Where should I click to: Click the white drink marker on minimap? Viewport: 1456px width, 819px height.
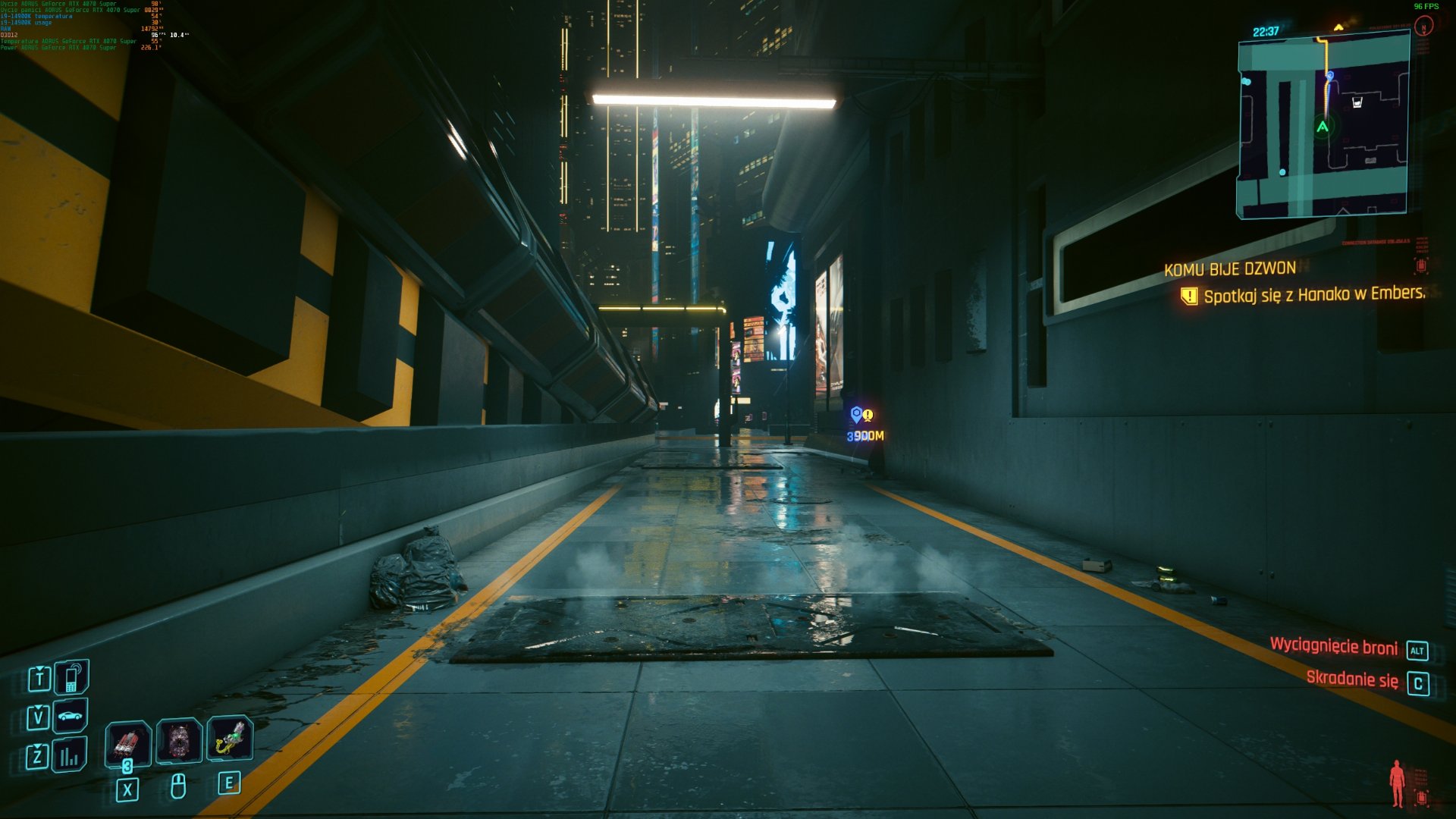pos(1357,102)
